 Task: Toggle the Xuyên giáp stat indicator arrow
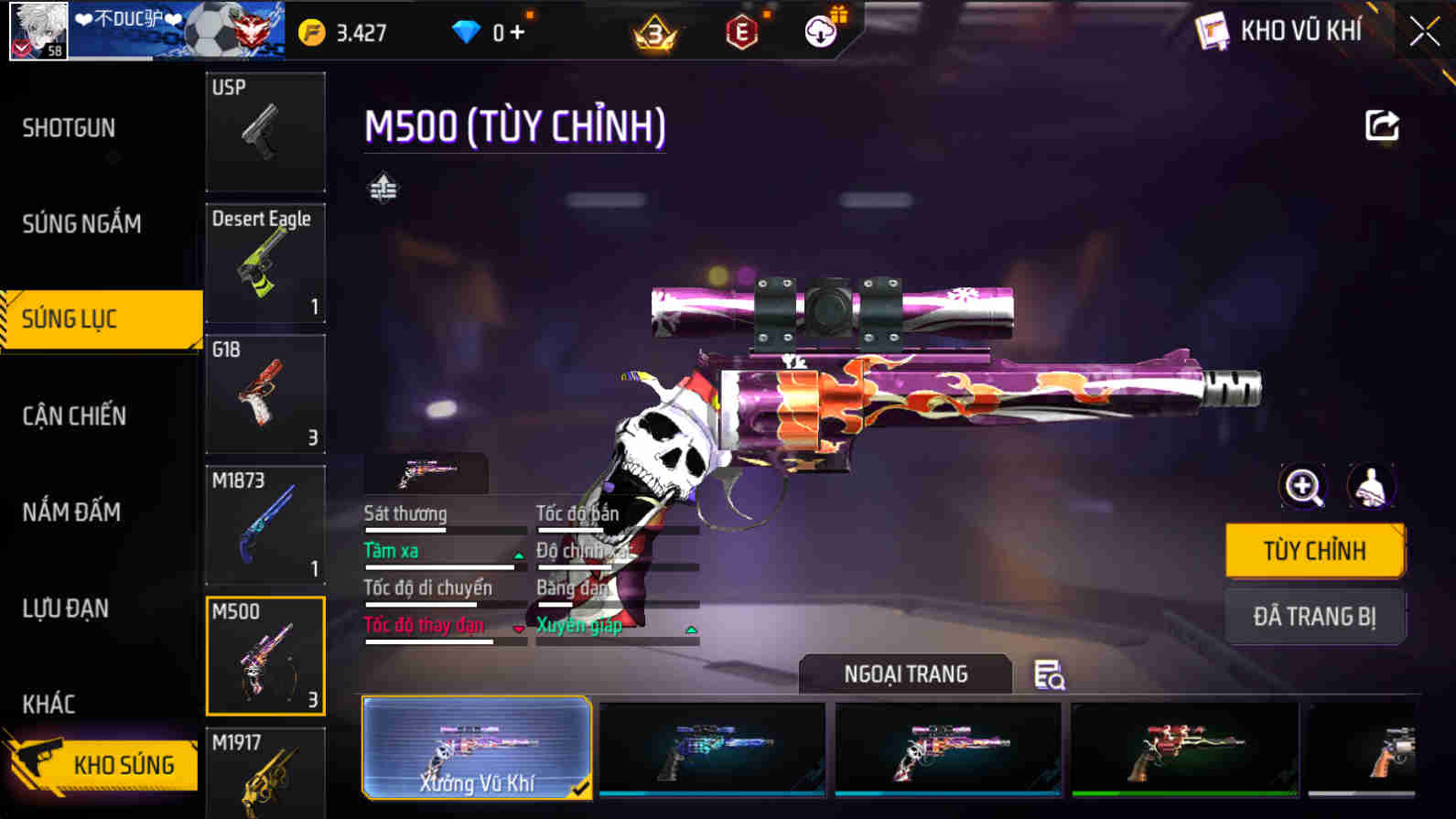click(x=691, y=629)
